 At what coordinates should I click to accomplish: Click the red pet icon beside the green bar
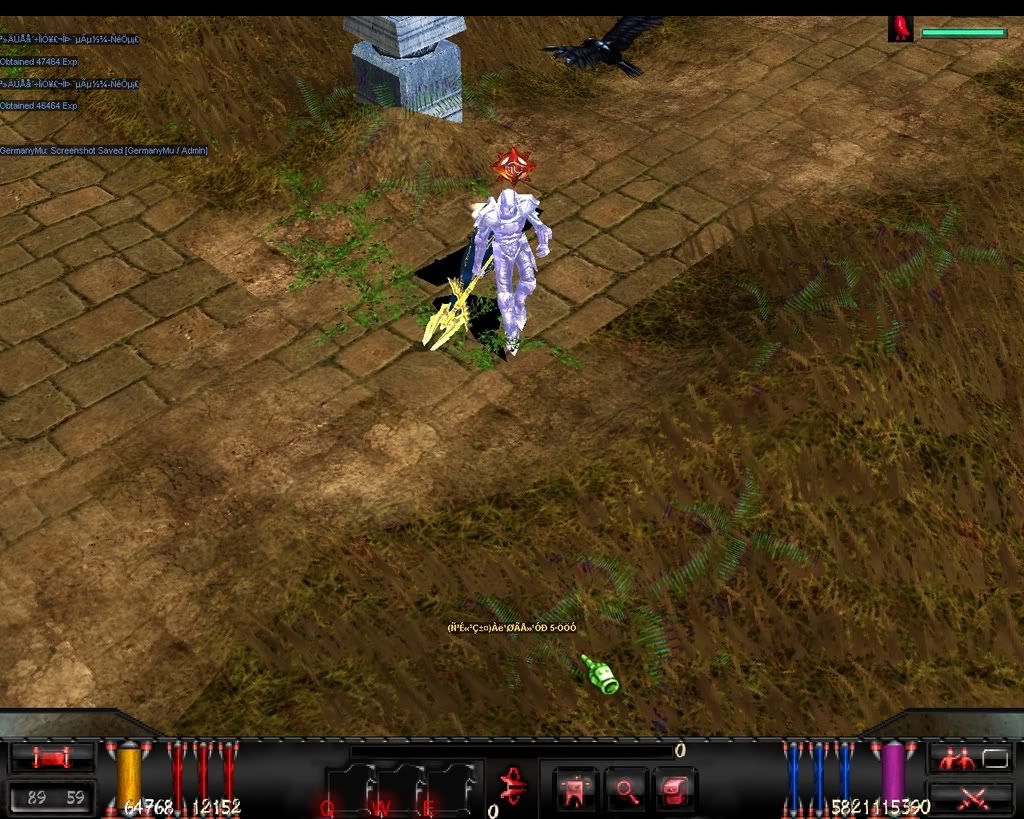(x=902, y=30)
